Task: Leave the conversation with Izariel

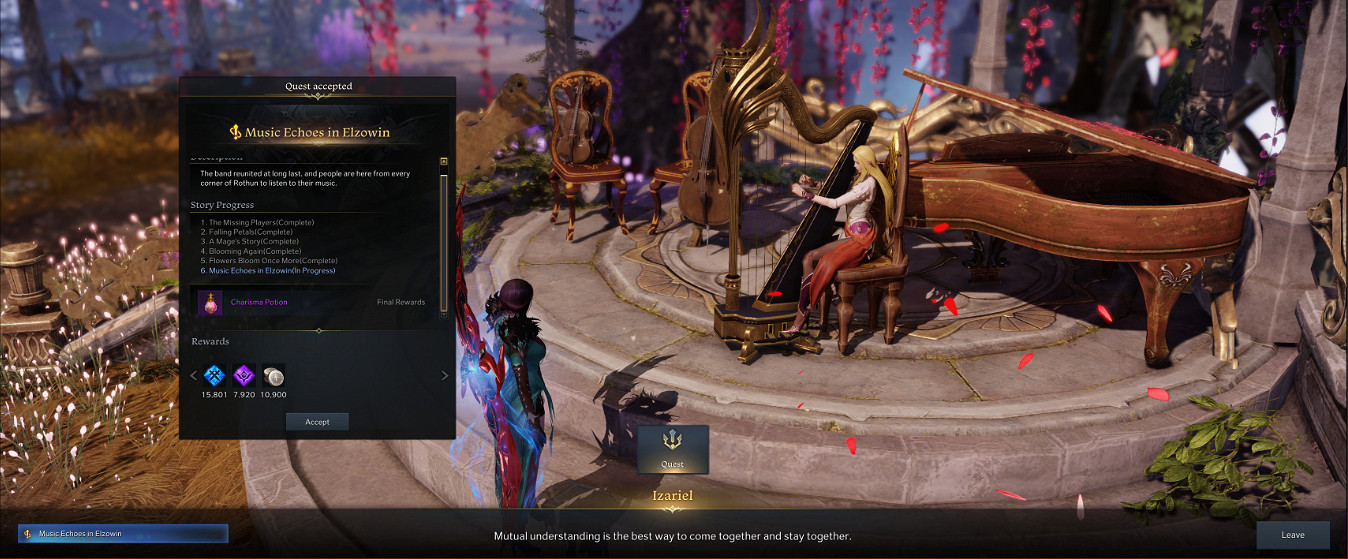Action: tap(1292, 535)
